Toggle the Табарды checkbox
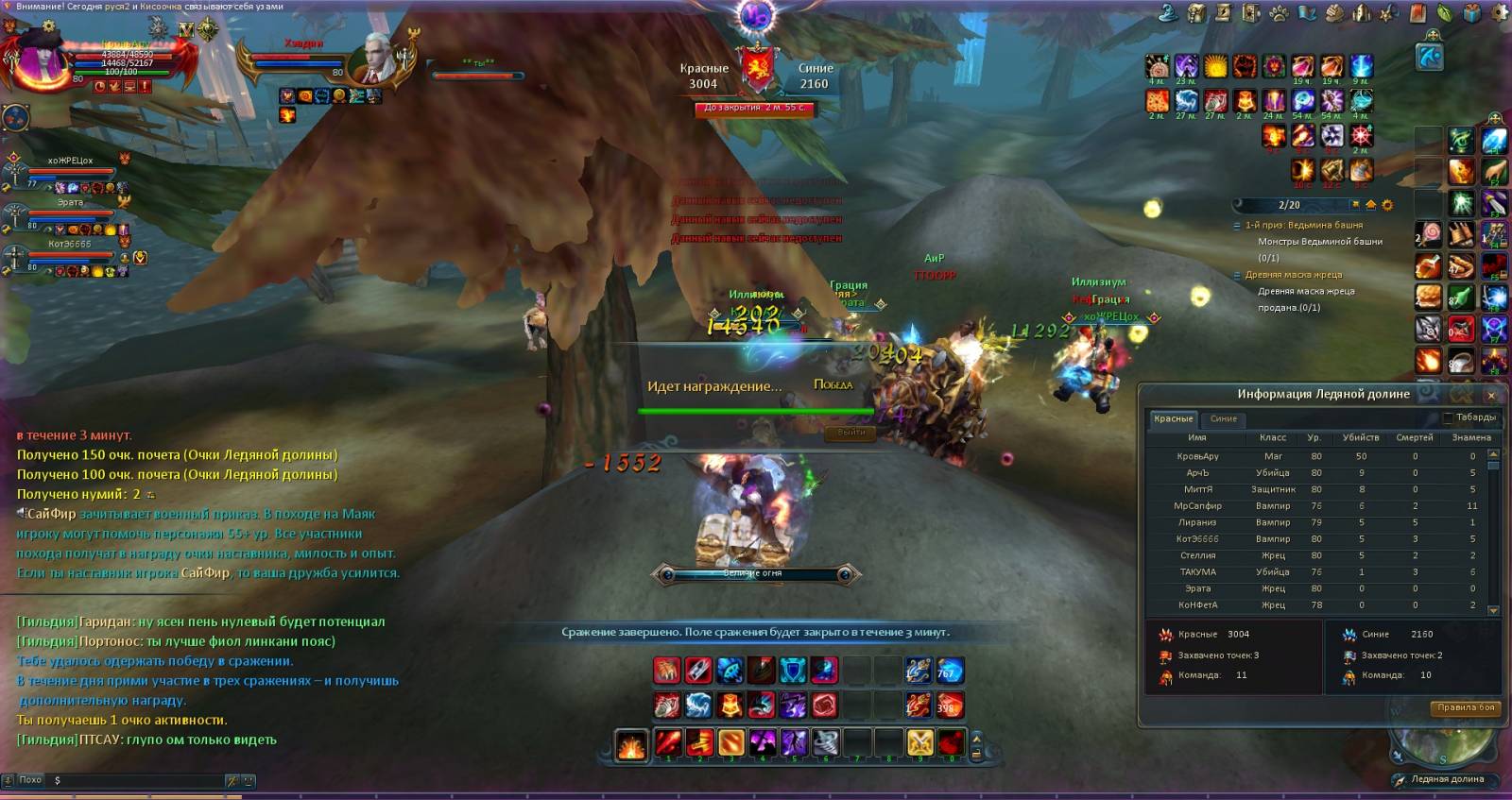The width and height of the screenshot is (1512, 800). pyautogui.click(x=1448, y=417)
